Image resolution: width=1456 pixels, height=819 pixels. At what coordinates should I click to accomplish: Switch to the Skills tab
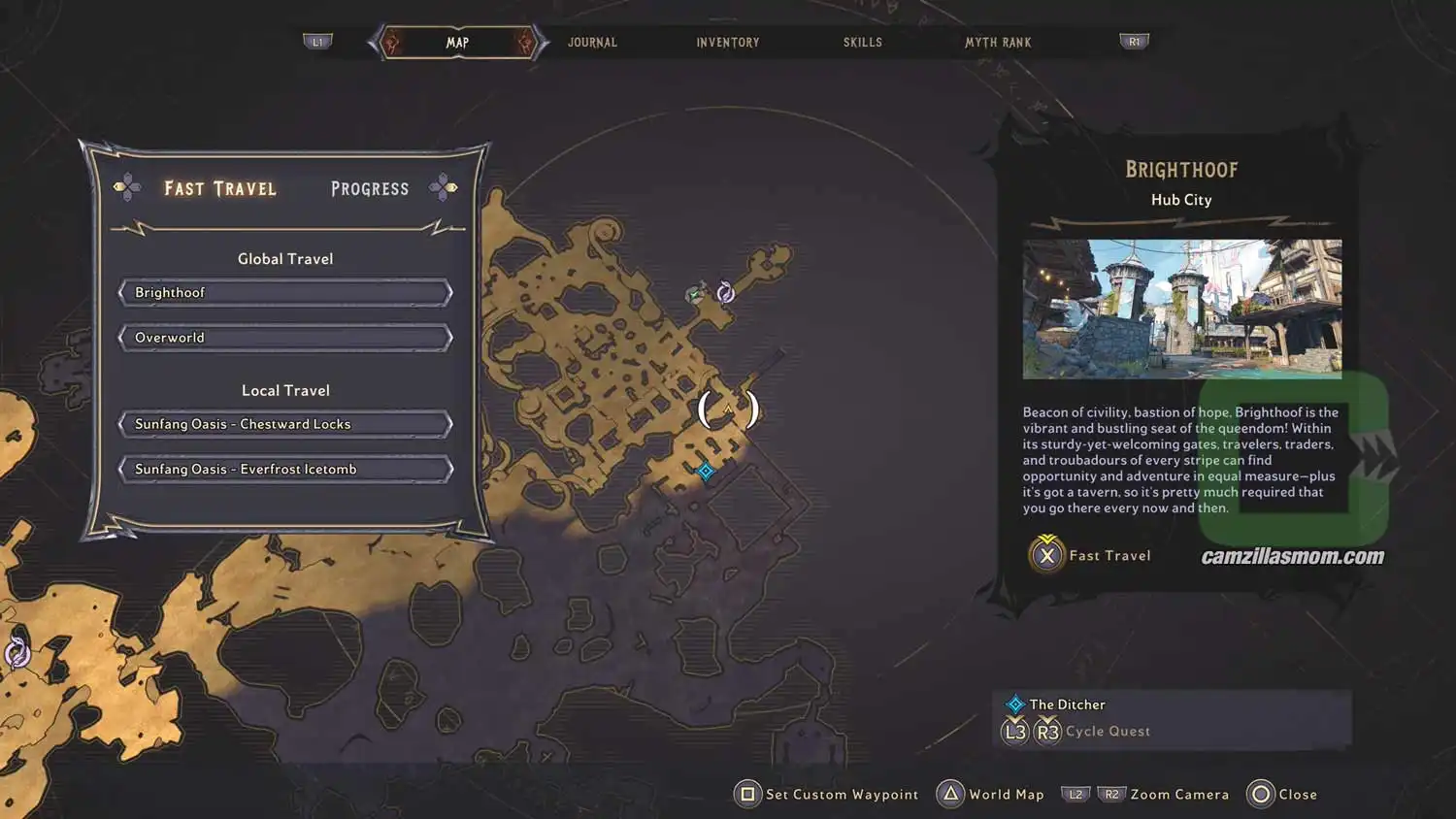(x=862, y=42)
